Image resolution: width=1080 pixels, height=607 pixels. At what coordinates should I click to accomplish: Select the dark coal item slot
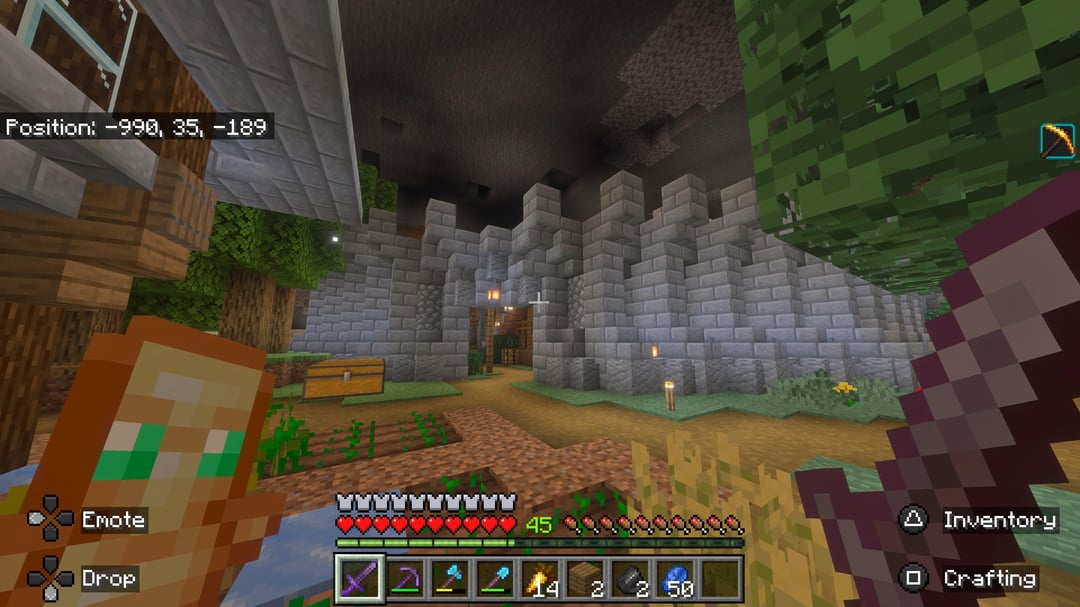pyautogui.click(x=630, y=580)
